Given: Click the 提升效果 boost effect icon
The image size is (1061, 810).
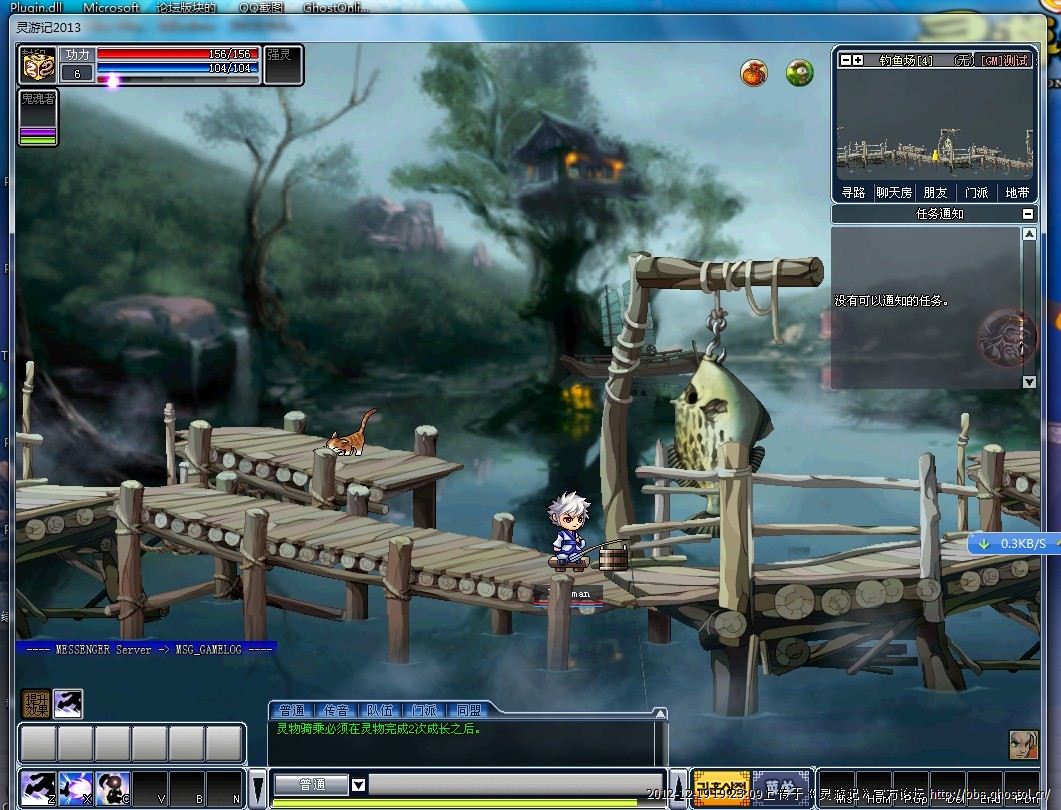Looking at the screenshot, I should point(36,704).
